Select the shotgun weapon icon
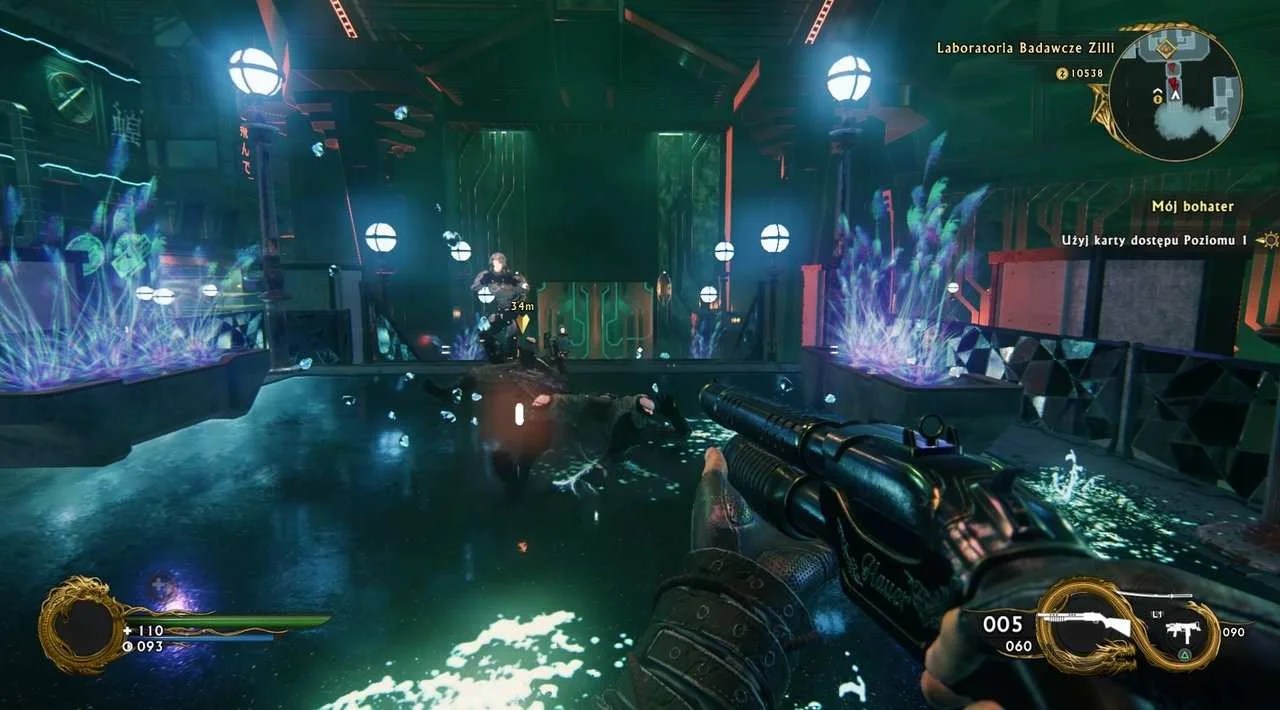The image size is (1280, 710). click(1084, 624)
